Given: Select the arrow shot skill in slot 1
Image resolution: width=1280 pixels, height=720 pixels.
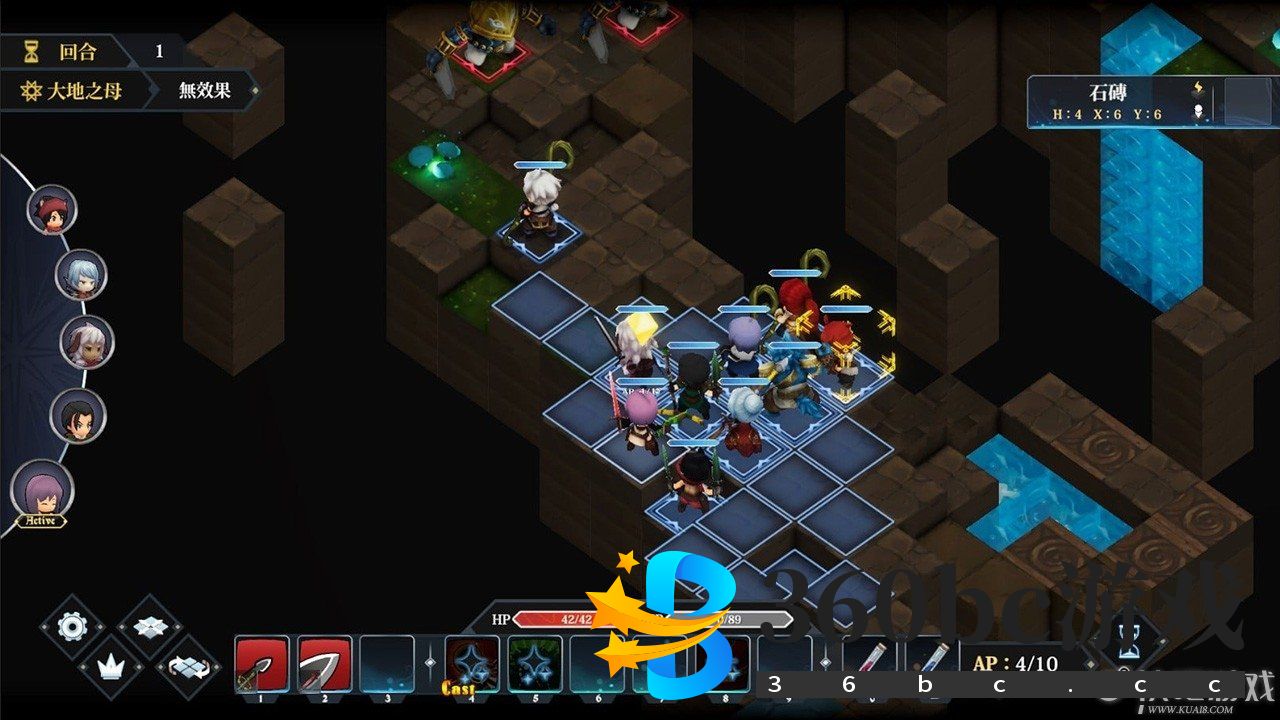Looking at the screenshot, I should pos(262,664).
